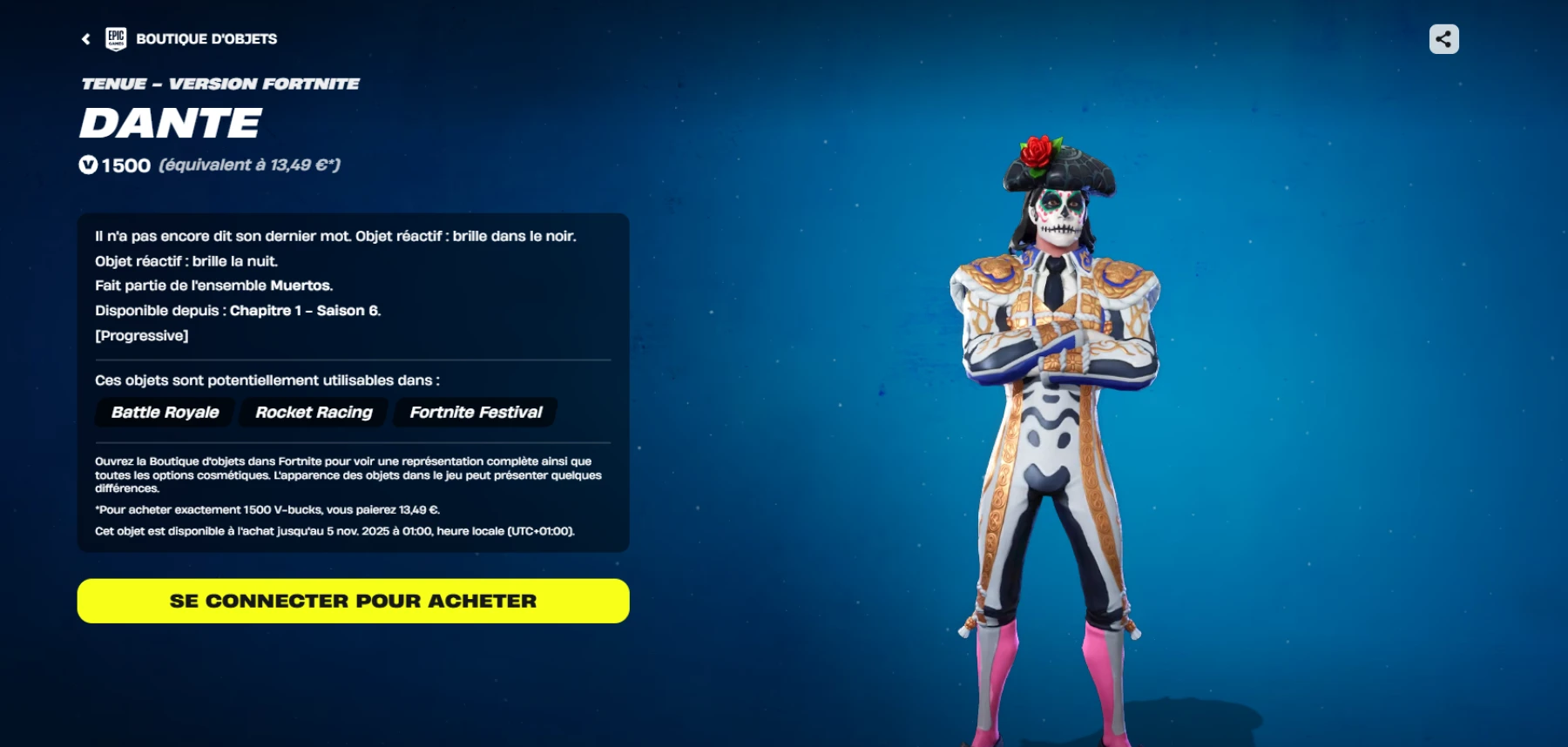Screen dimensions: 1568x747
Task: Click the Muertos ensemble name
Action: 299,285
